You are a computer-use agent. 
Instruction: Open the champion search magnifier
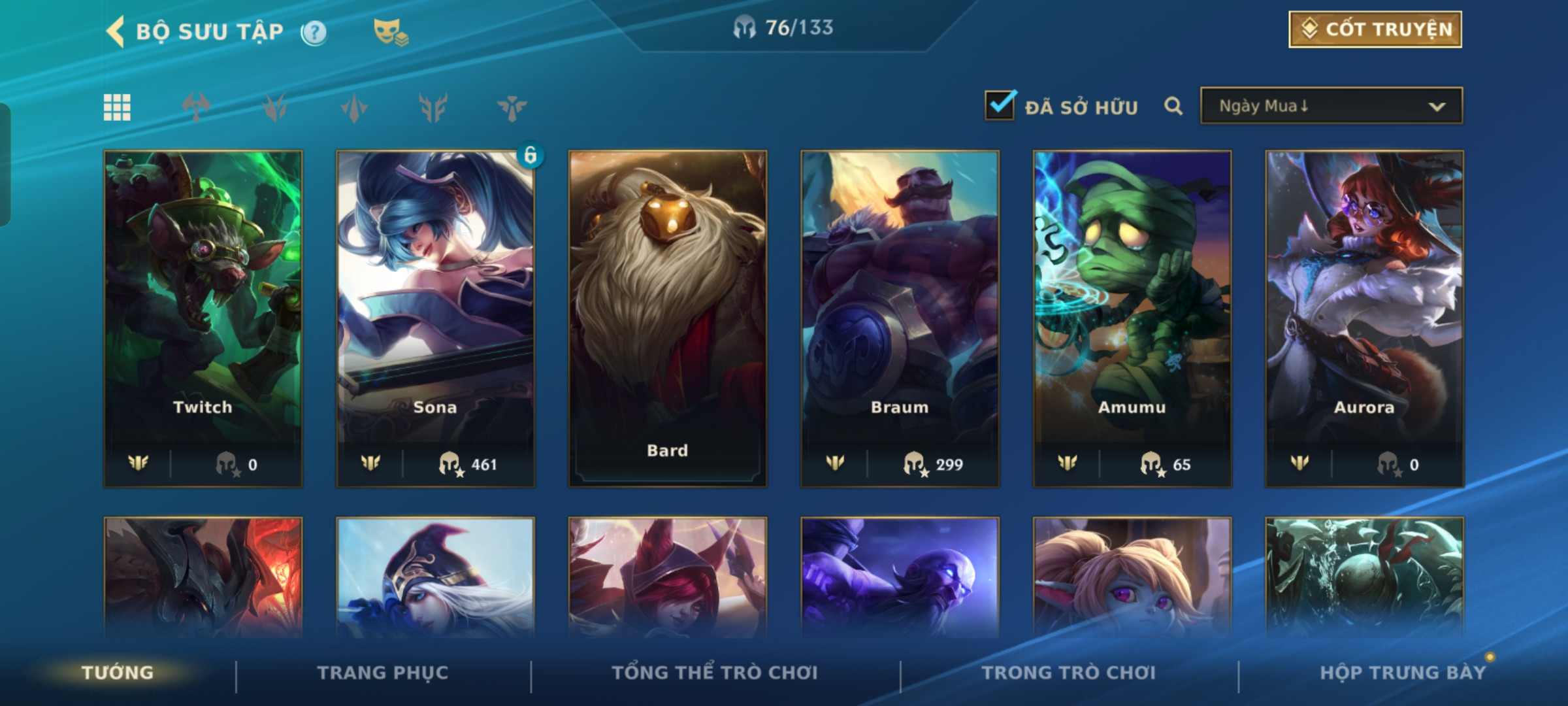click(x=1173, y=106)
